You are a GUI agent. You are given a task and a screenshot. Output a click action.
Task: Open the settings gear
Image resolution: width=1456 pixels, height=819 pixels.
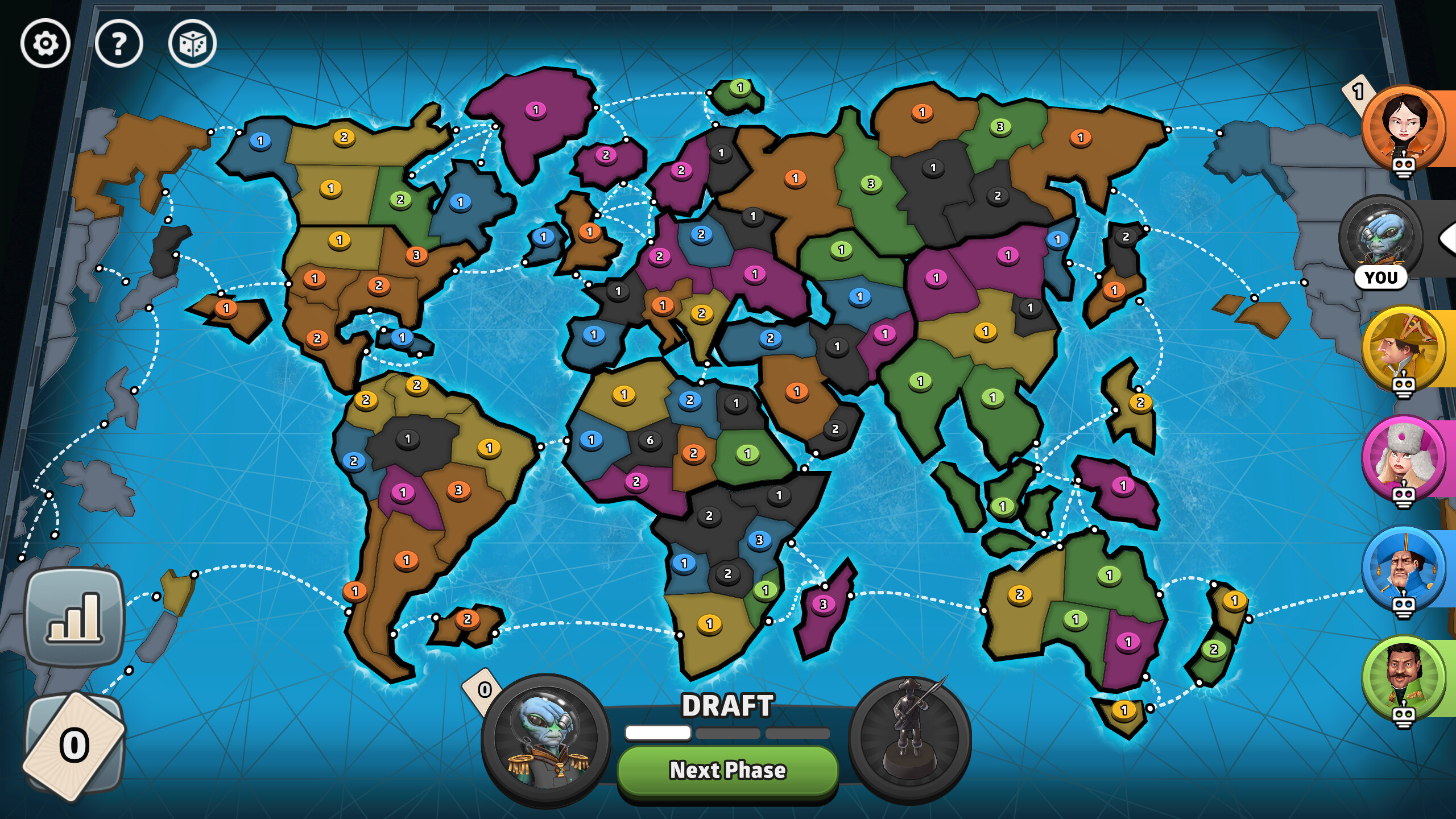click(44, 44)
